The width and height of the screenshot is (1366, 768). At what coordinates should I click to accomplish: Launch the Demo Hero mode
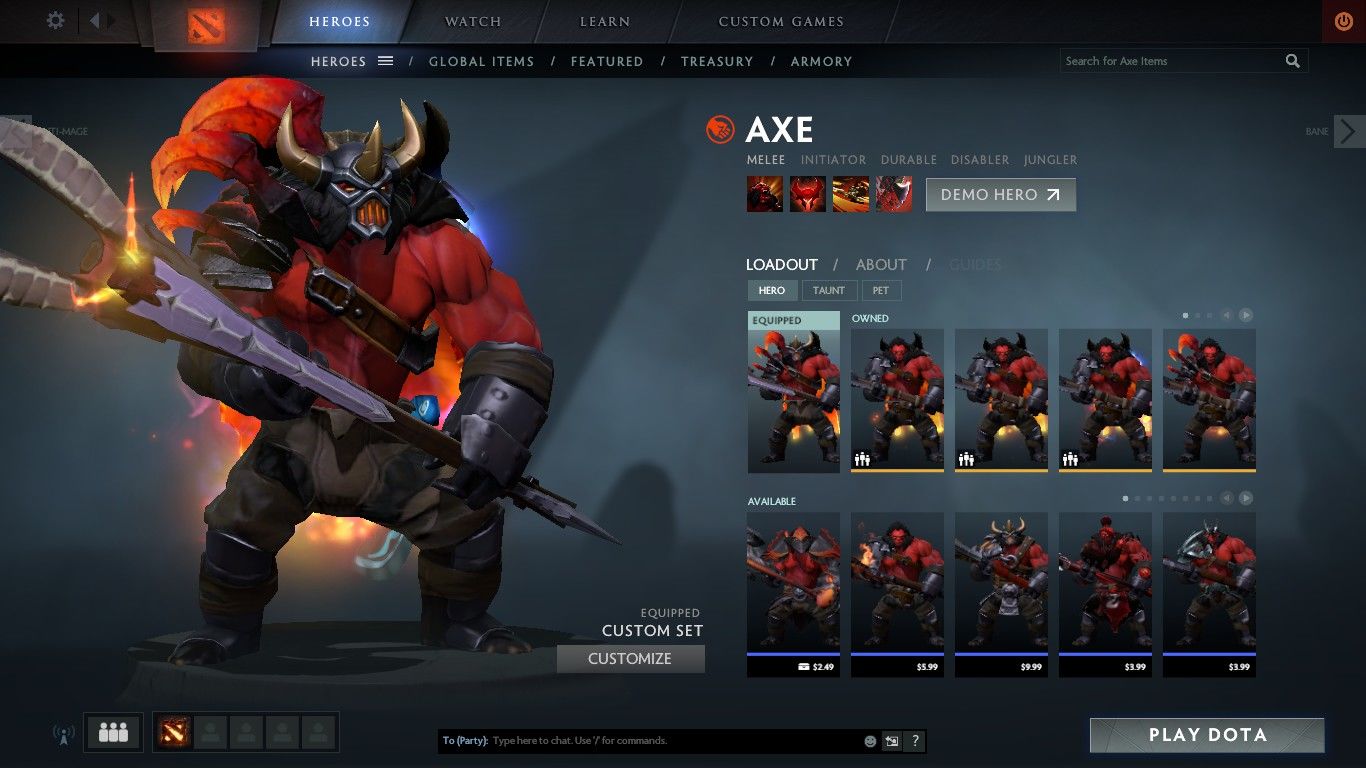coord(1000,195)
